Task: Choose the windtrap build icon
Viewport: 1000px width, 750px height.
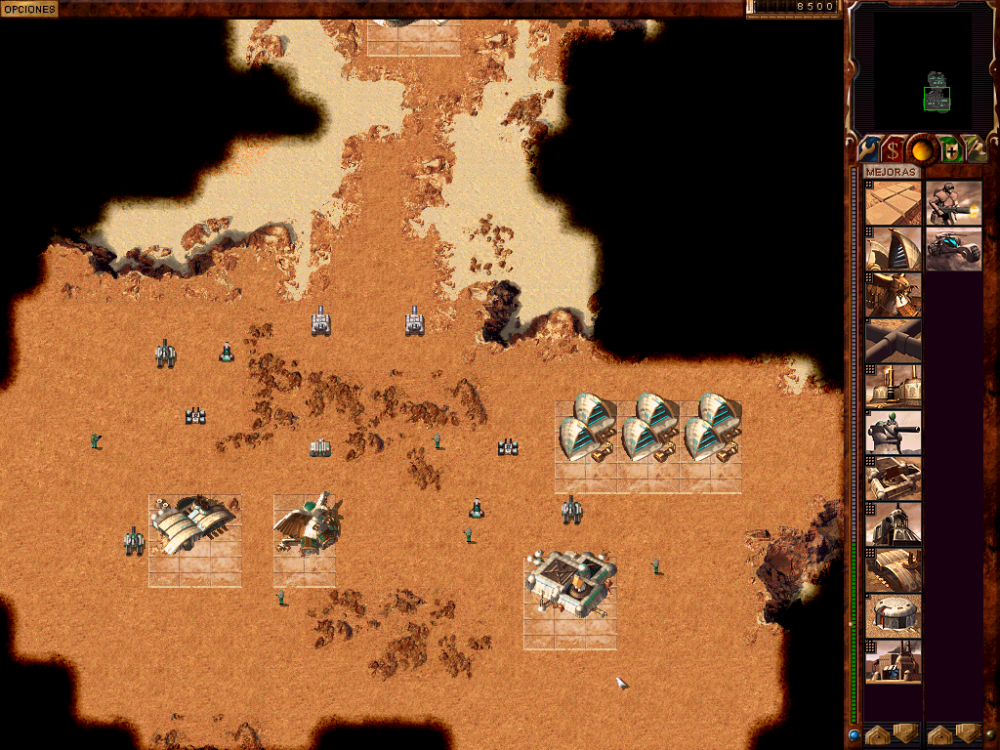Action: [893, 249]
